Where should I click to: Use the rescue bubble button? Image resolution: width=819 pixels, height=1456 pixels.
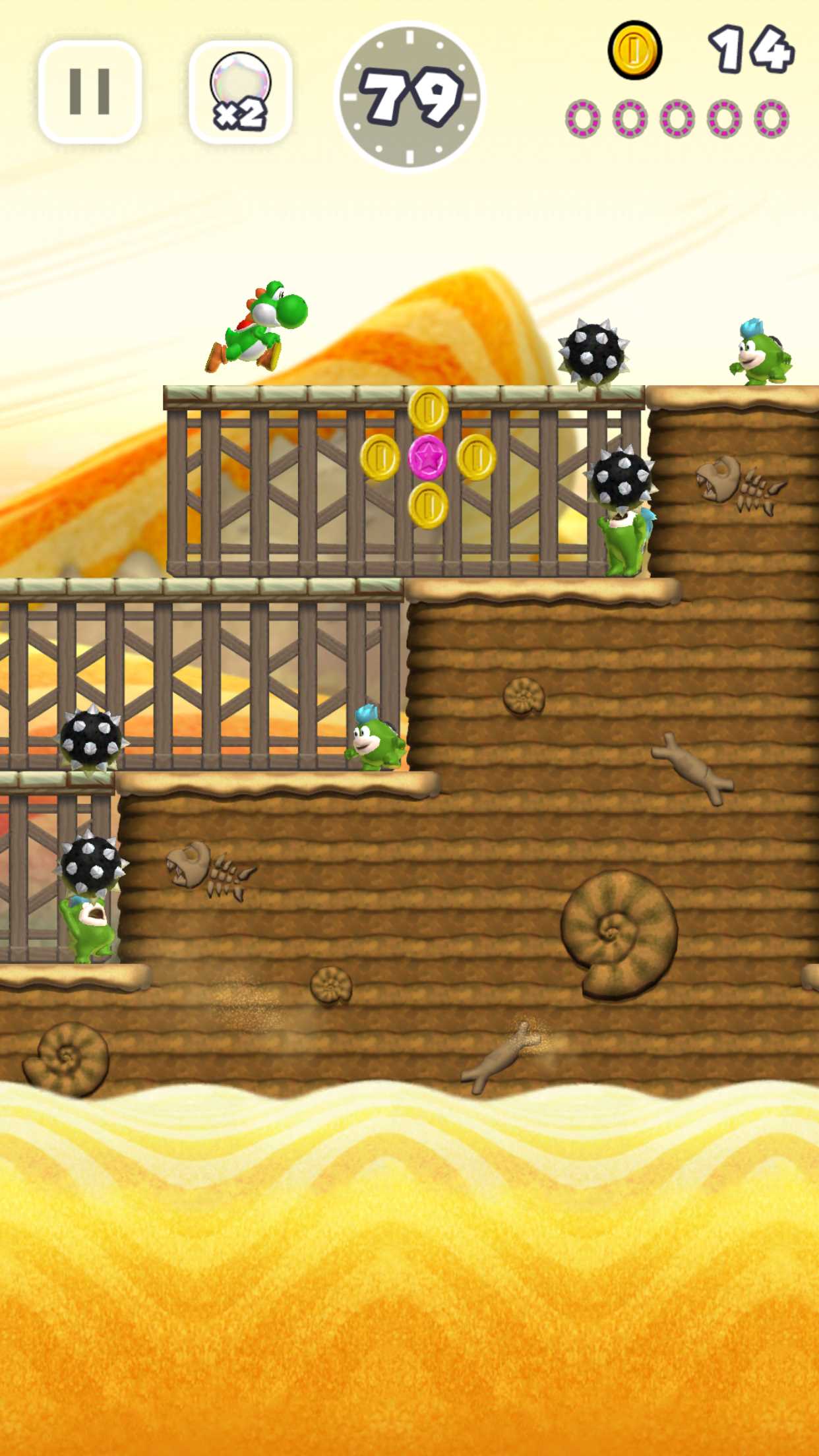(240, 92)
